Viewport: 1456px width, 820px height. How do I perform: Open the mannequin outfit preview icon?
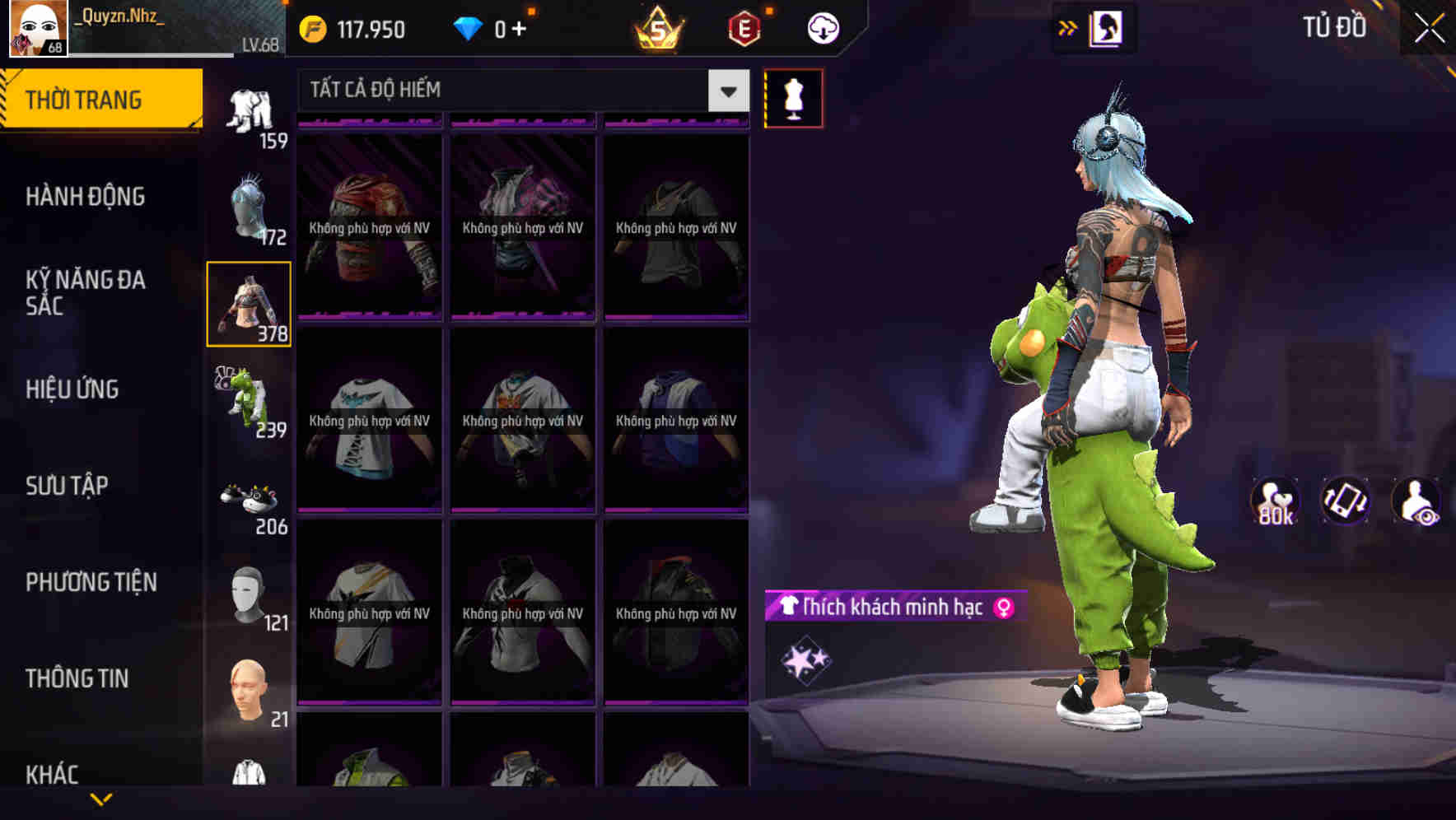pyautogui.click(x=793, y=97)
